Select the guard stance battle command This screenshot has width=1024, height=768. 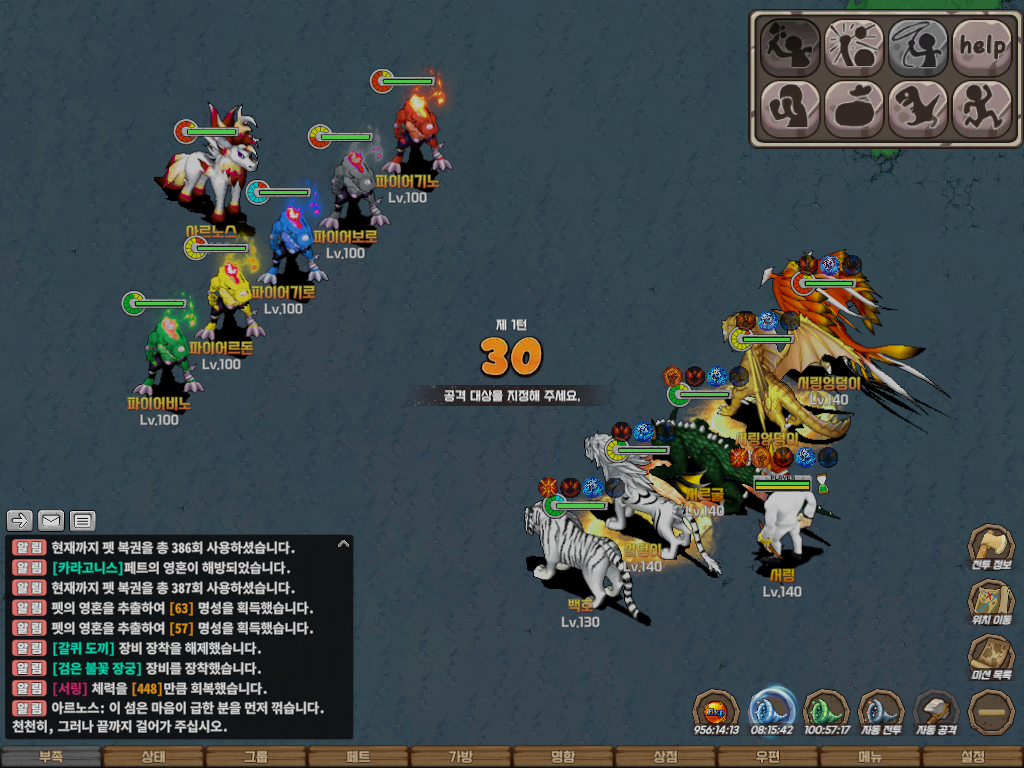pos(788,106)
